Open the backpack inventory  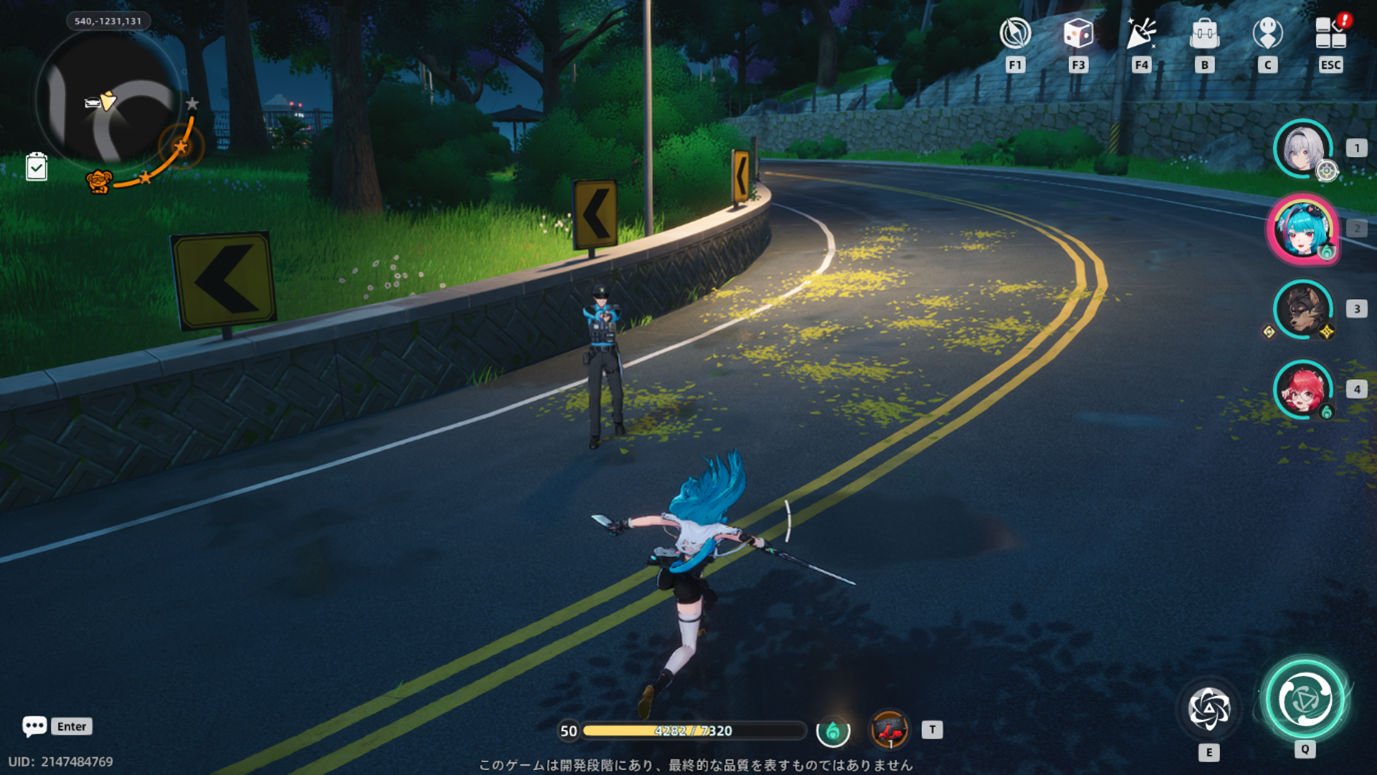tap(1204, 34)
